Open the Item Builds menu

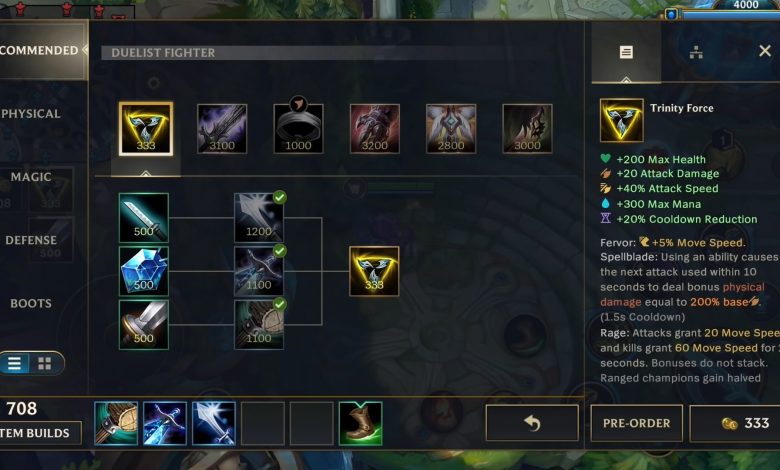pos(38,433)
